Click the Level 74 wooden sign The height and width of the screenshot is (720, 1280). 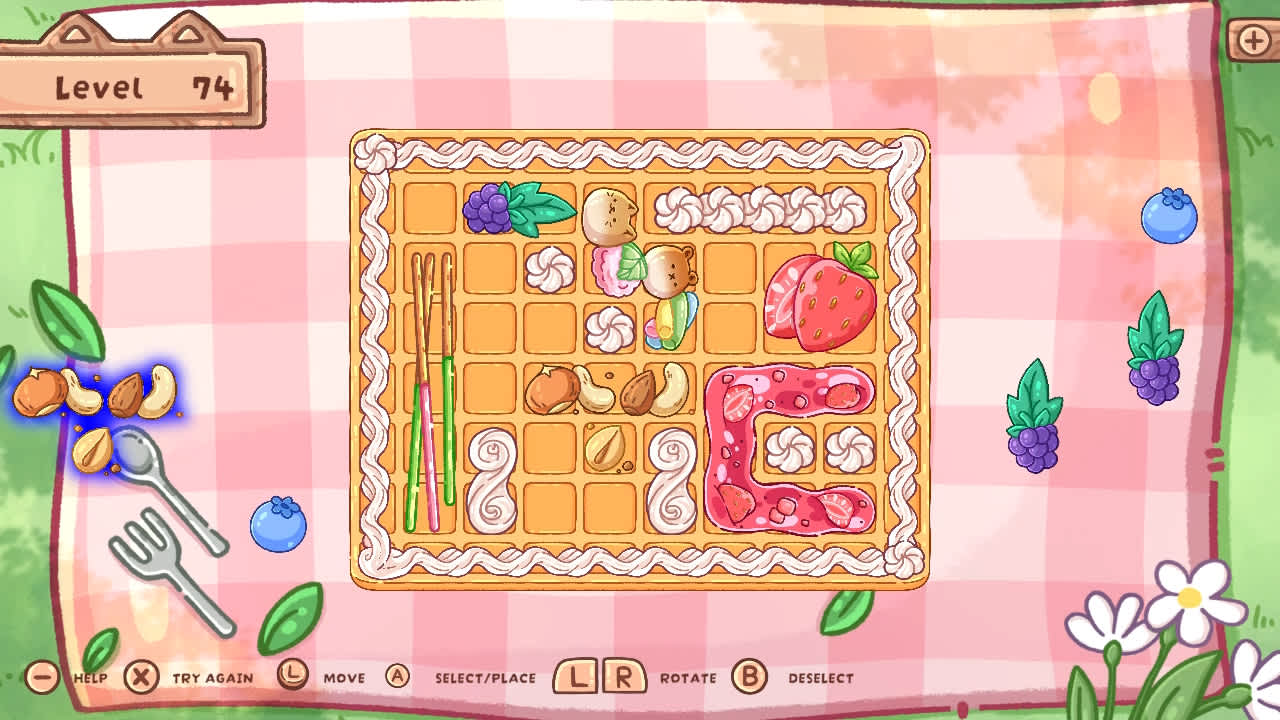(135, 85)
